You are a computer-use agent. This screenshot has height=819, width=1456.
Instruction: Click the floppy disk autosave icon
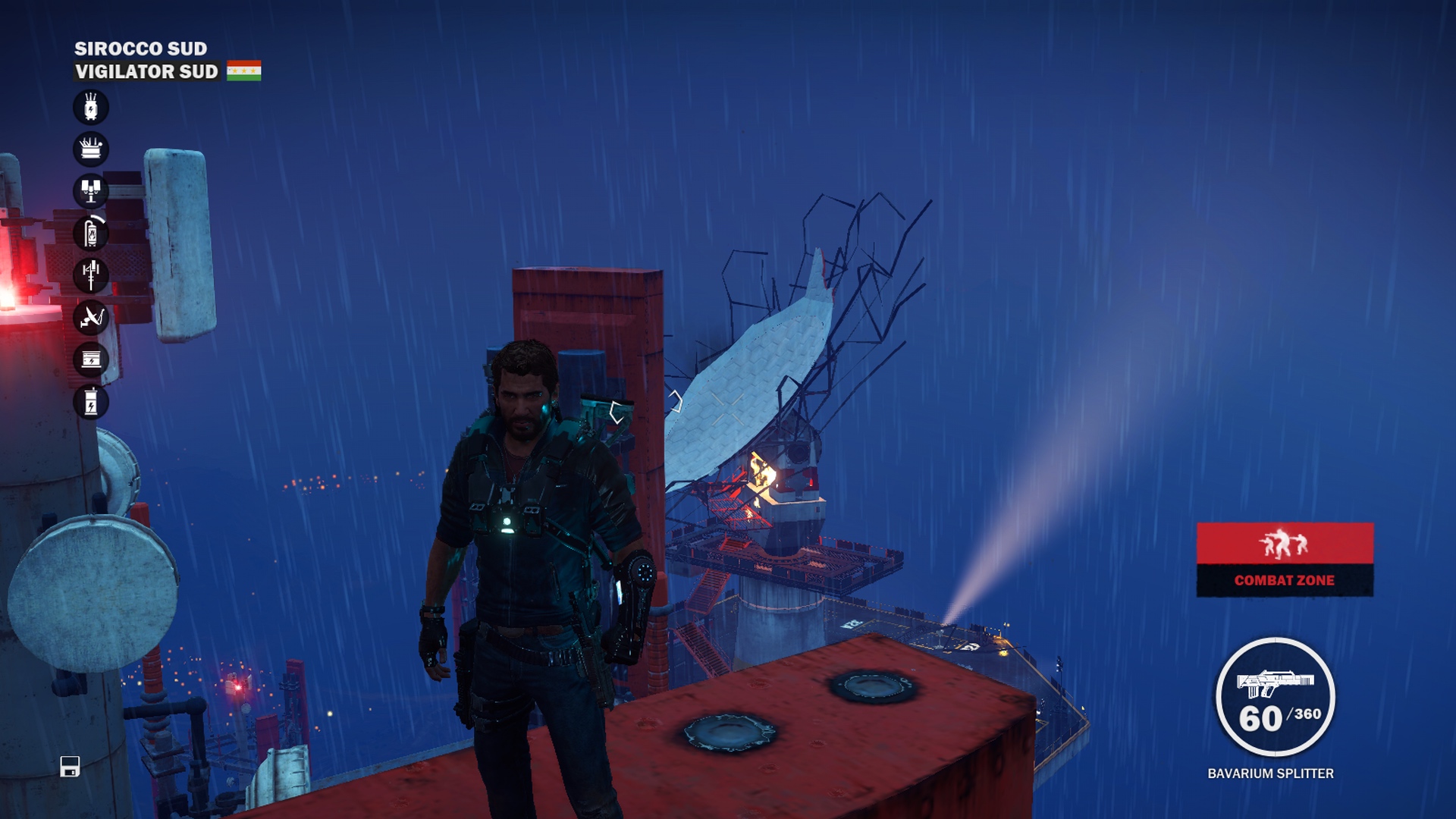pyautogui.click(x=70, y=767)
